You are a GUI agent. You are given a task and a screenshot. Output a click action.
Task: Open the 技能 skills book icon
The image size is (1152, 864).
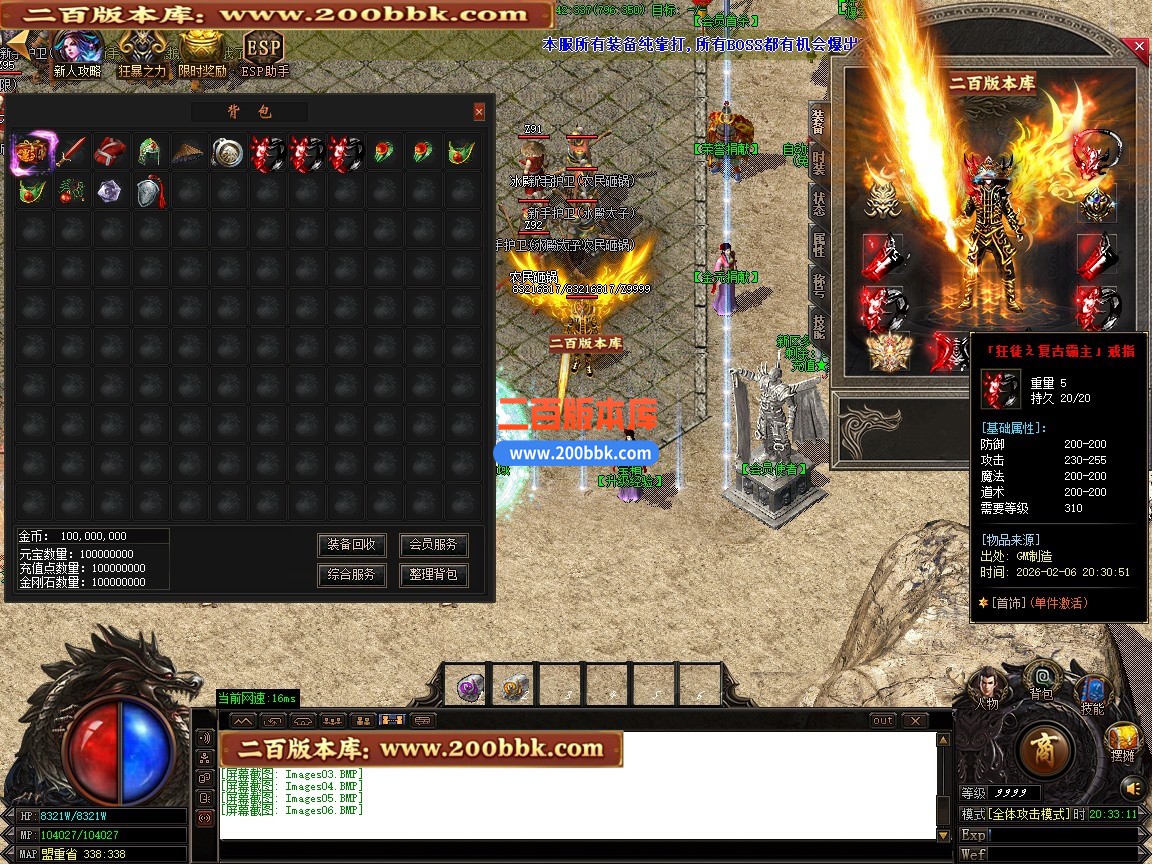point(1091,692)
